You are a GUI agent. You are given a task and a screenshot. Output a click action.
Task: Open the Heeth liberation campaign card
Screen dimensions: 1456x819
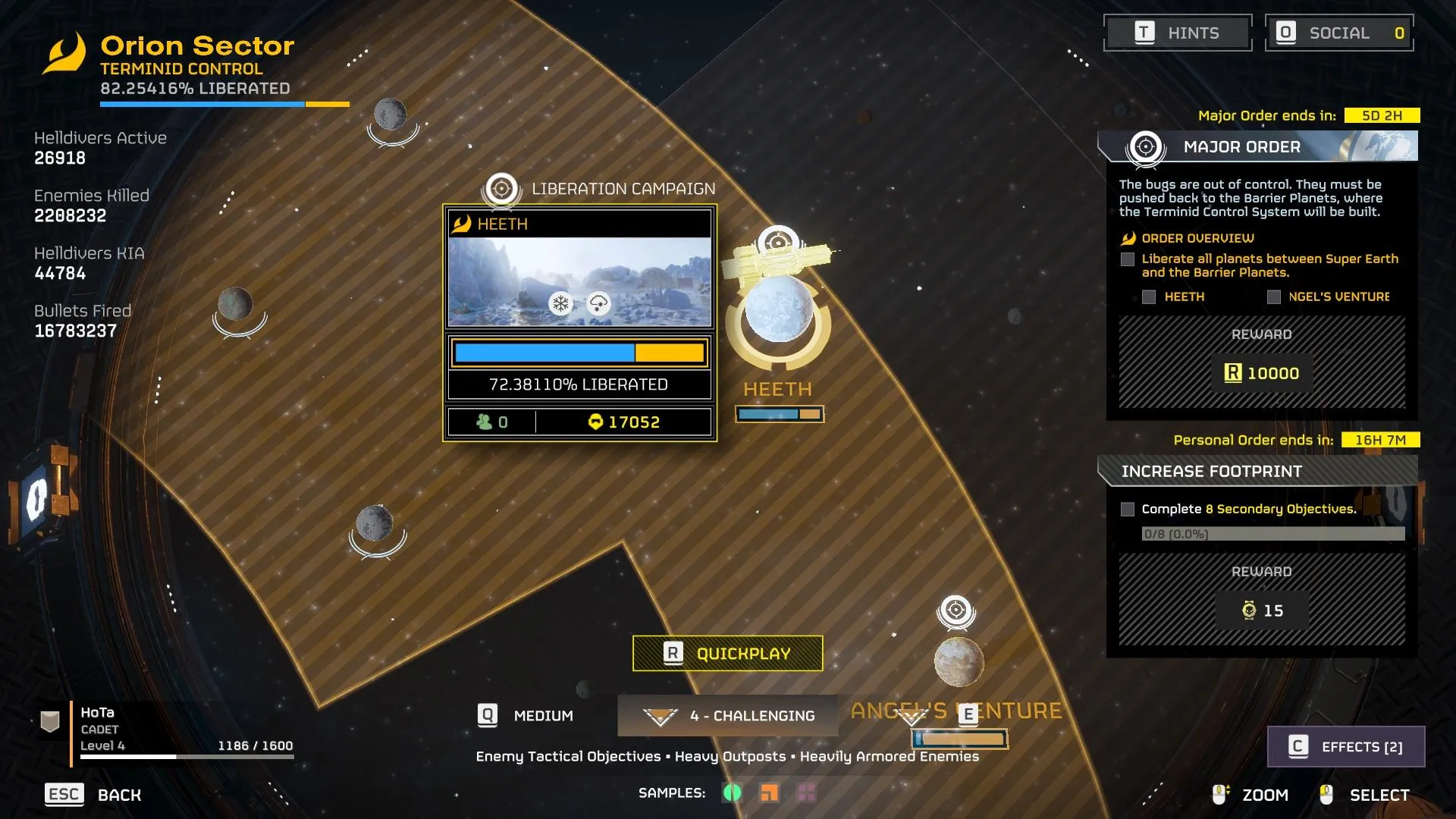(x=579, y=322)
